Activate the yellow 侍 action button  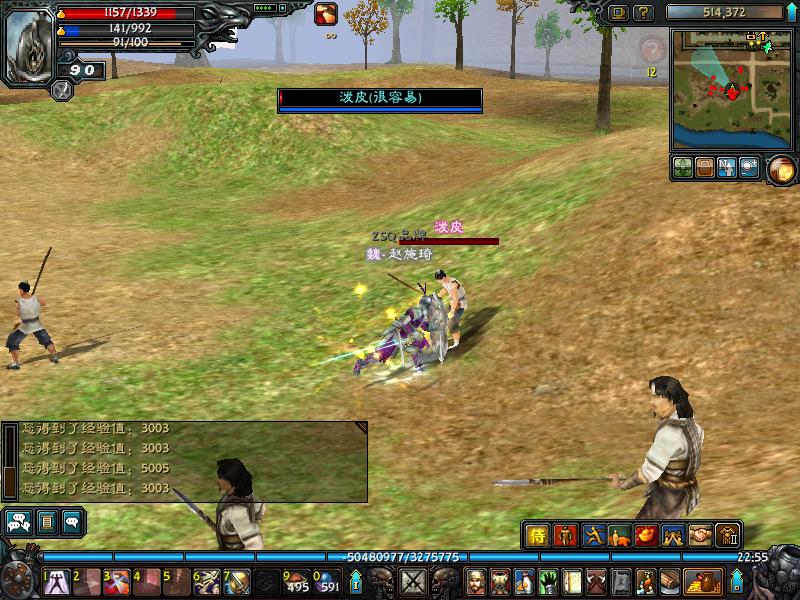click(538, 535)
